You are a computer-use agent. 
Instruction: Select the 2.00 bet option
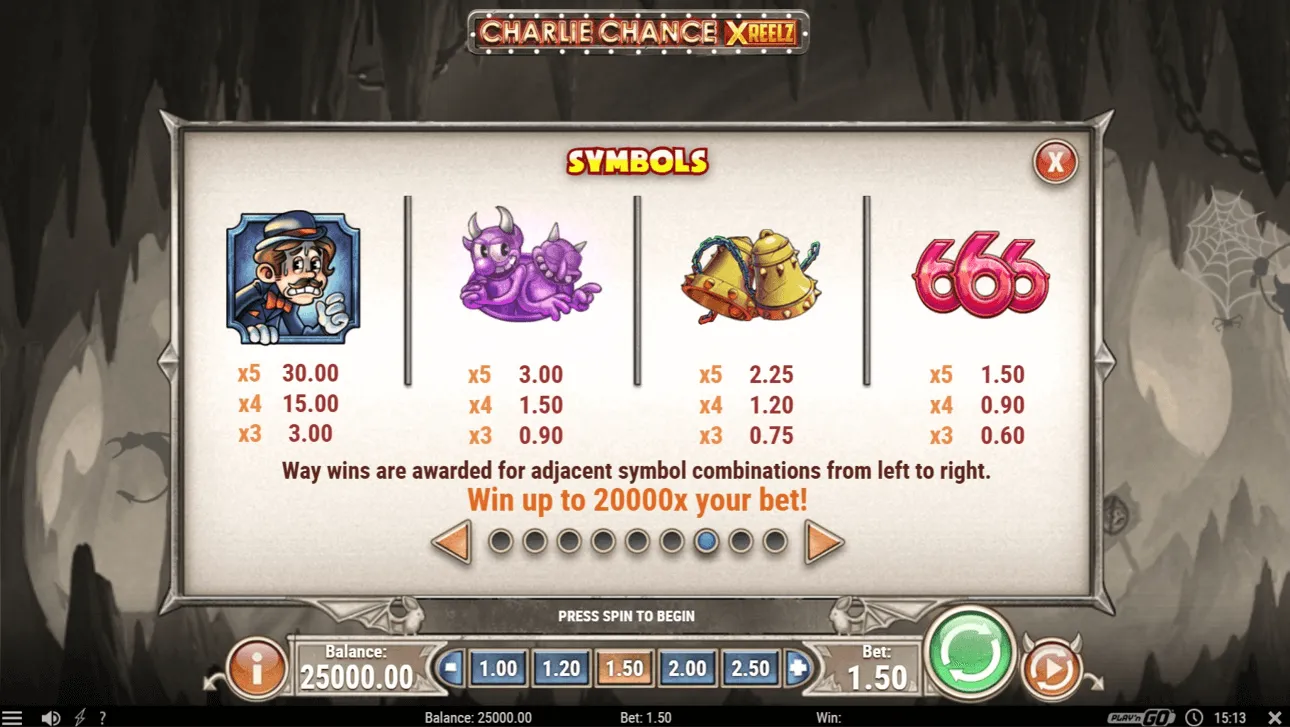pos(686,667)
